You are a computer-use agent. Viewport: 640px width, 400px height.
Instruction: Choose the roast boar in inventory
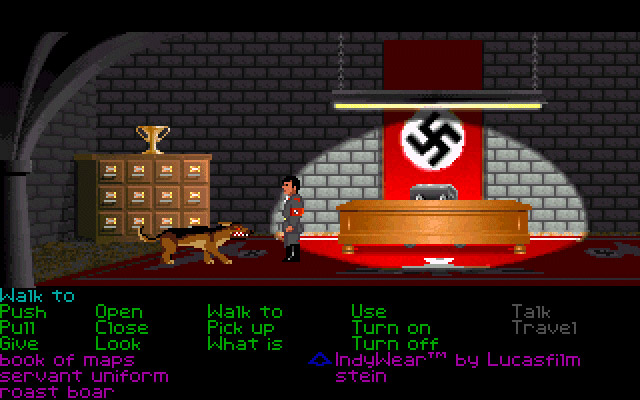[x=57, y=392]
